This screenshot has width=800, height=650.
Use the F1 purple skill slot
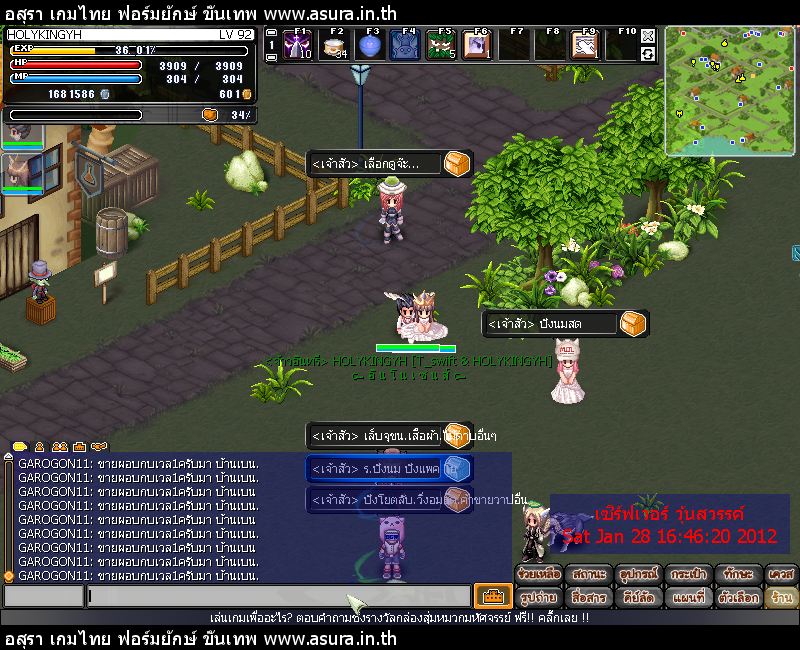298,46
